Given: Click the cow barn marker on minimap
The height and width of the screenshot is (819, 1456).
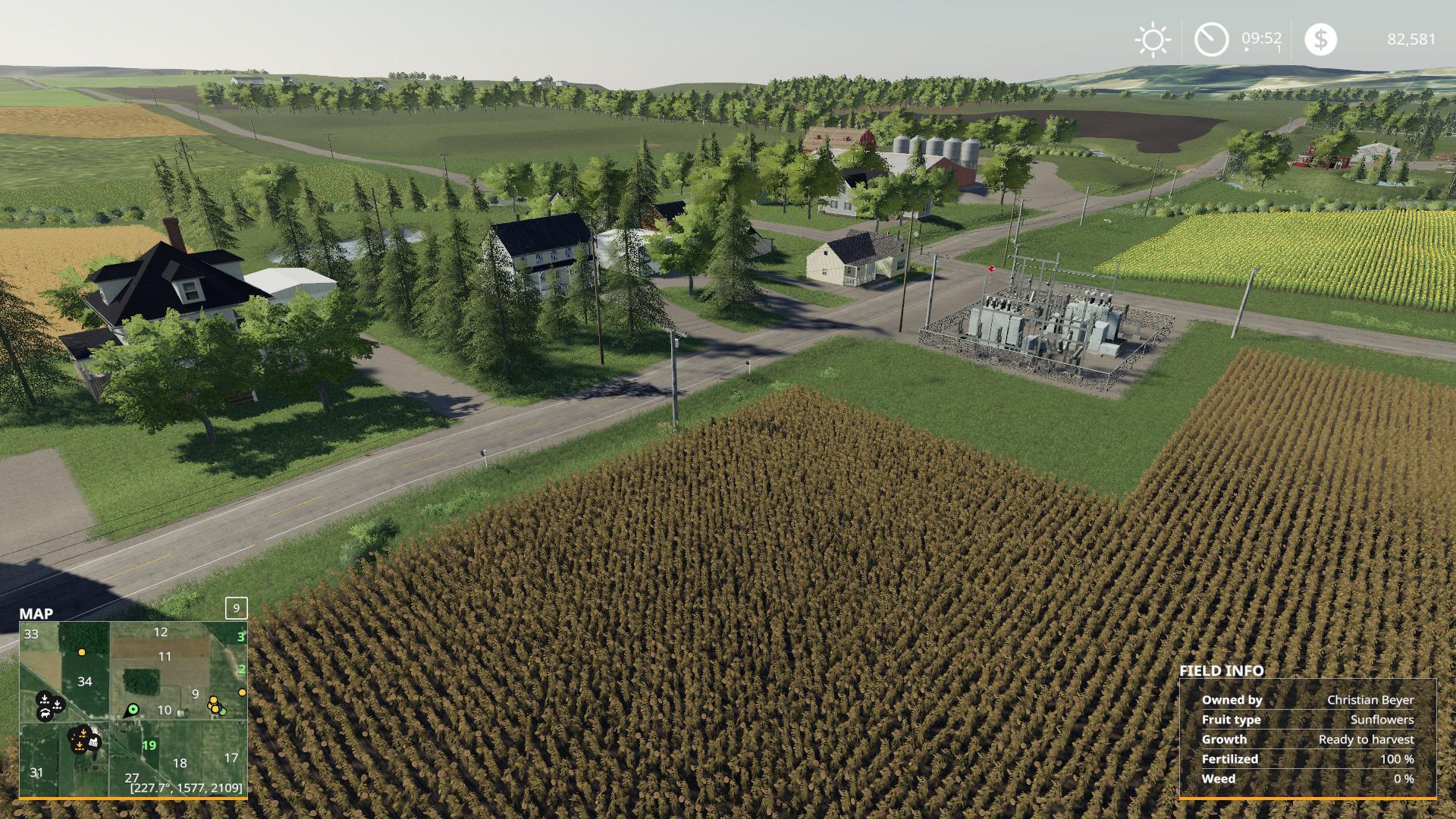Looking at the screenshot, I should tap(46, 714).
